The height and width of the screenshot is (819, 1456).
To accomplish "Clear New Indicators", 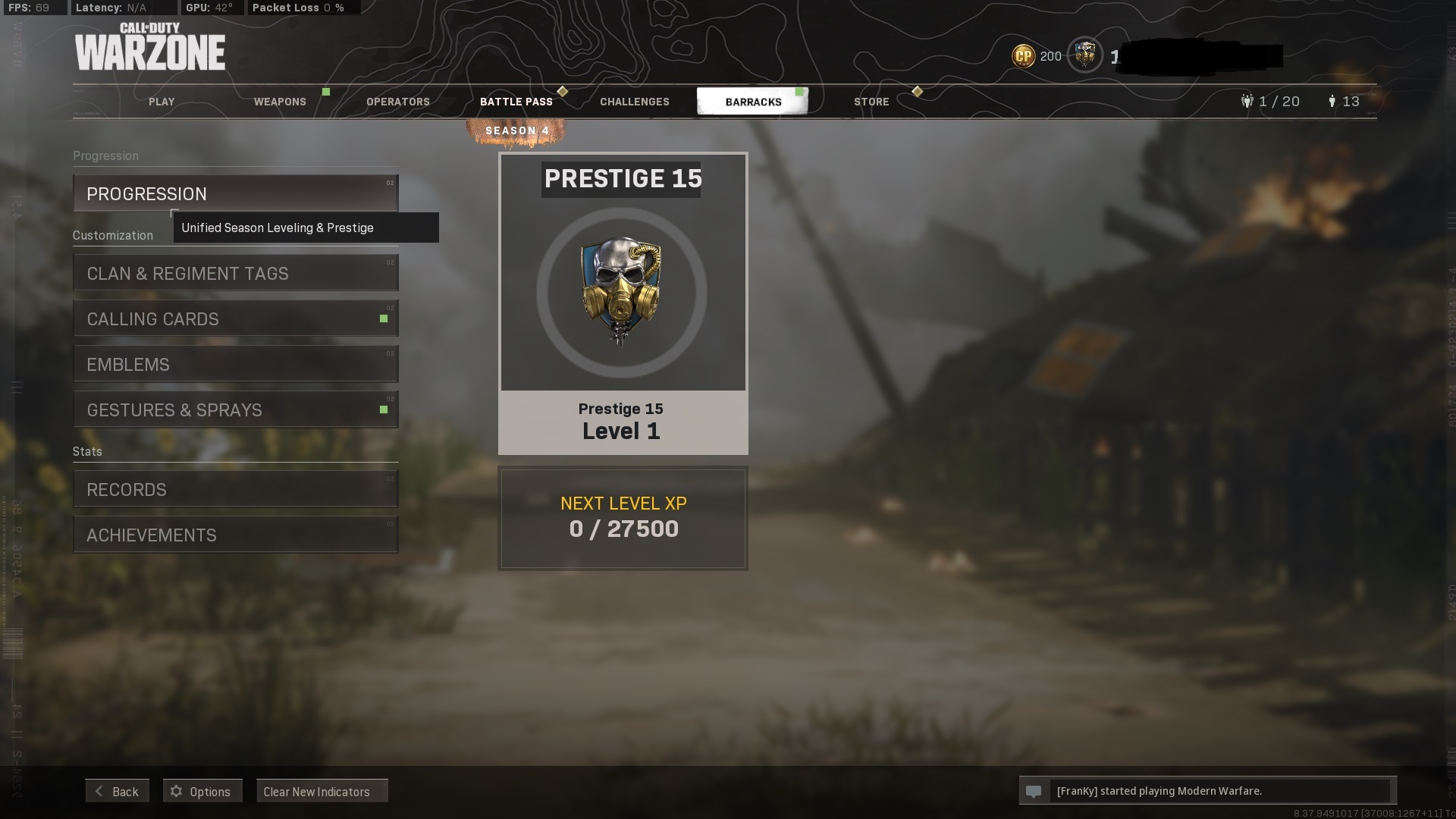I will [x=322, y=791].
